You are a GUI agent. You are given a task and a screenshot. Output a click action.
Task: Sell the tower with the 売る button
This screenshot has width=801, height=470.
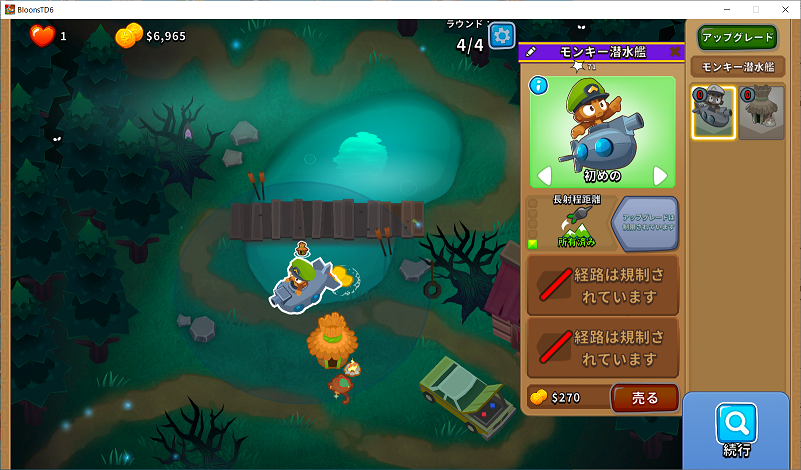(645, 398)
